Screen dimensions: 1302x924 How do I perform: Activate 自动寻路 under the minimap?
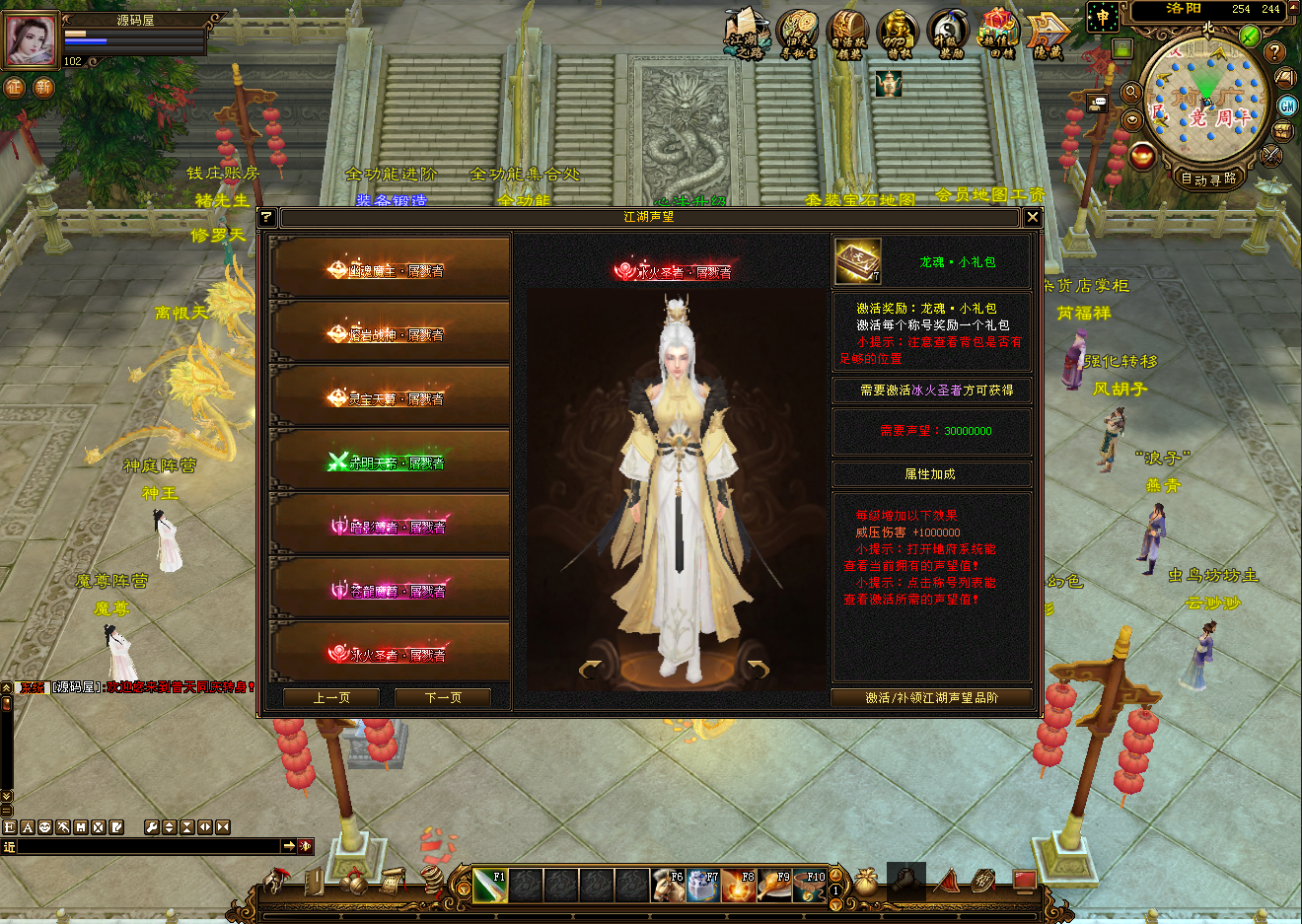tap(1208, 178)
